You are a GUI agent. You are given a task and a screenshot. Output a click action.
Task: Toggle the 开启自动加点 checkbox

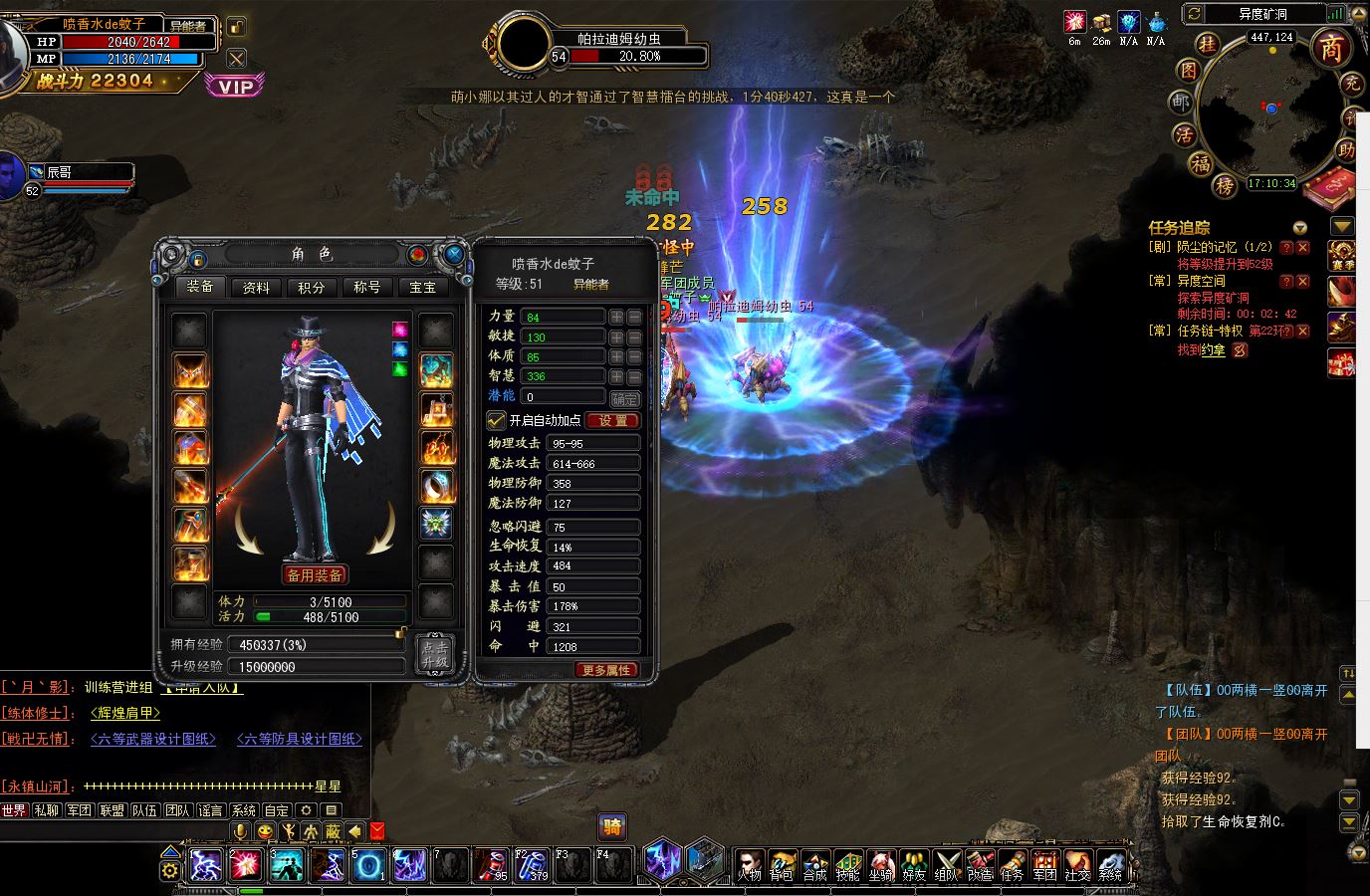point(496,420)
